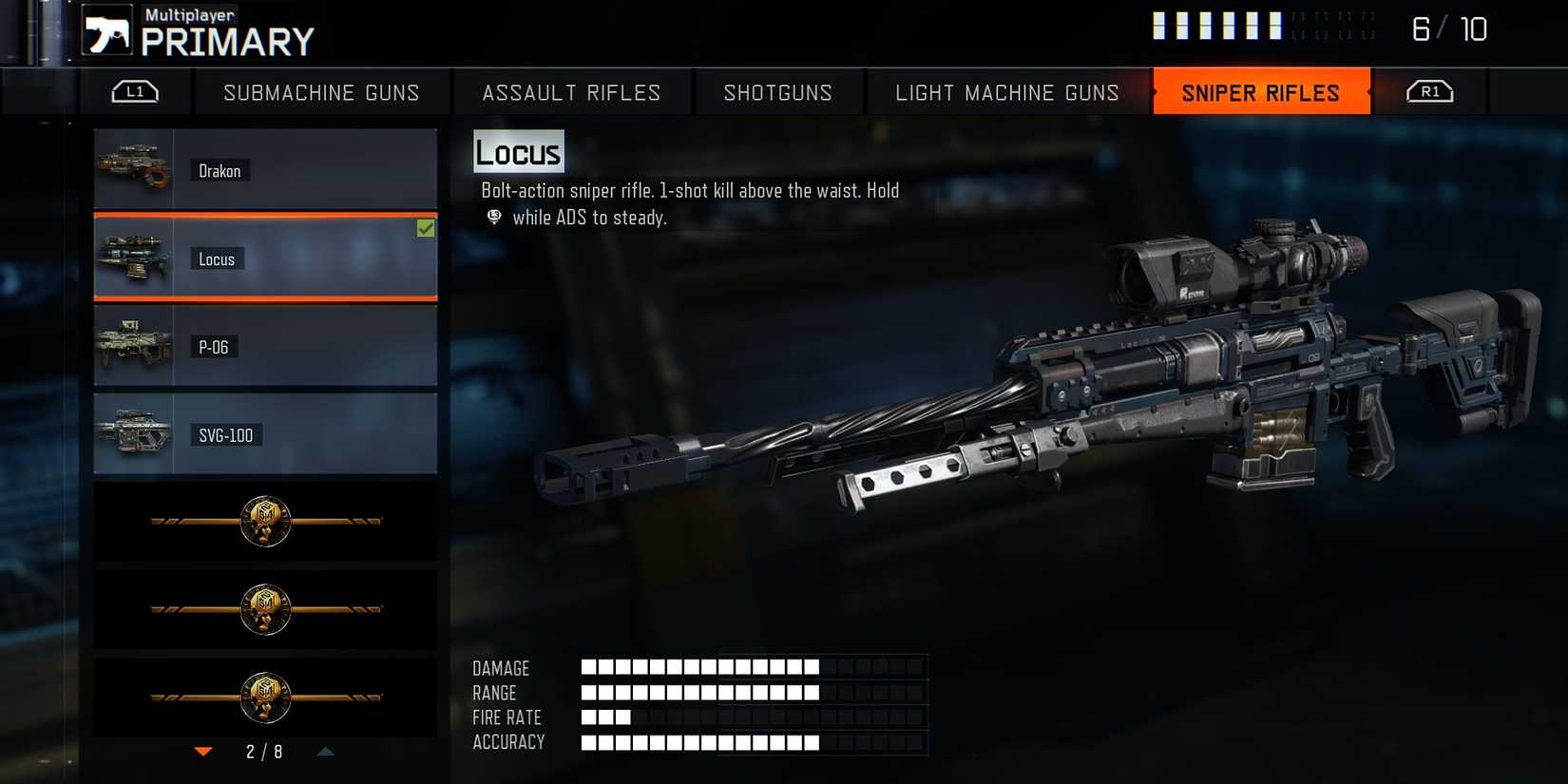Click the orange down arrow in list pager

tap(203, 752)
